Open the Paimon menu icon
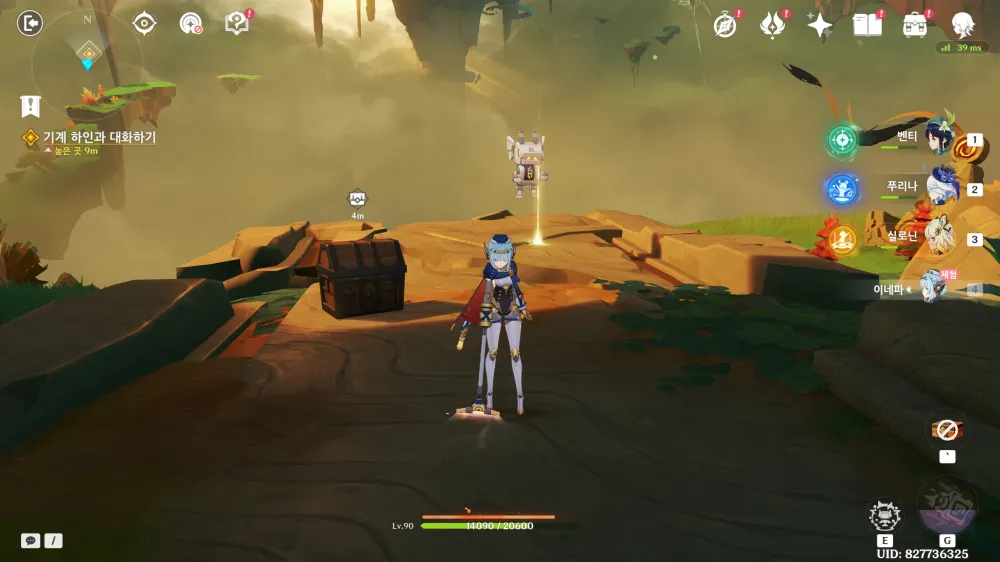This screenshot has height=562, width=1000. coord(962,24)
